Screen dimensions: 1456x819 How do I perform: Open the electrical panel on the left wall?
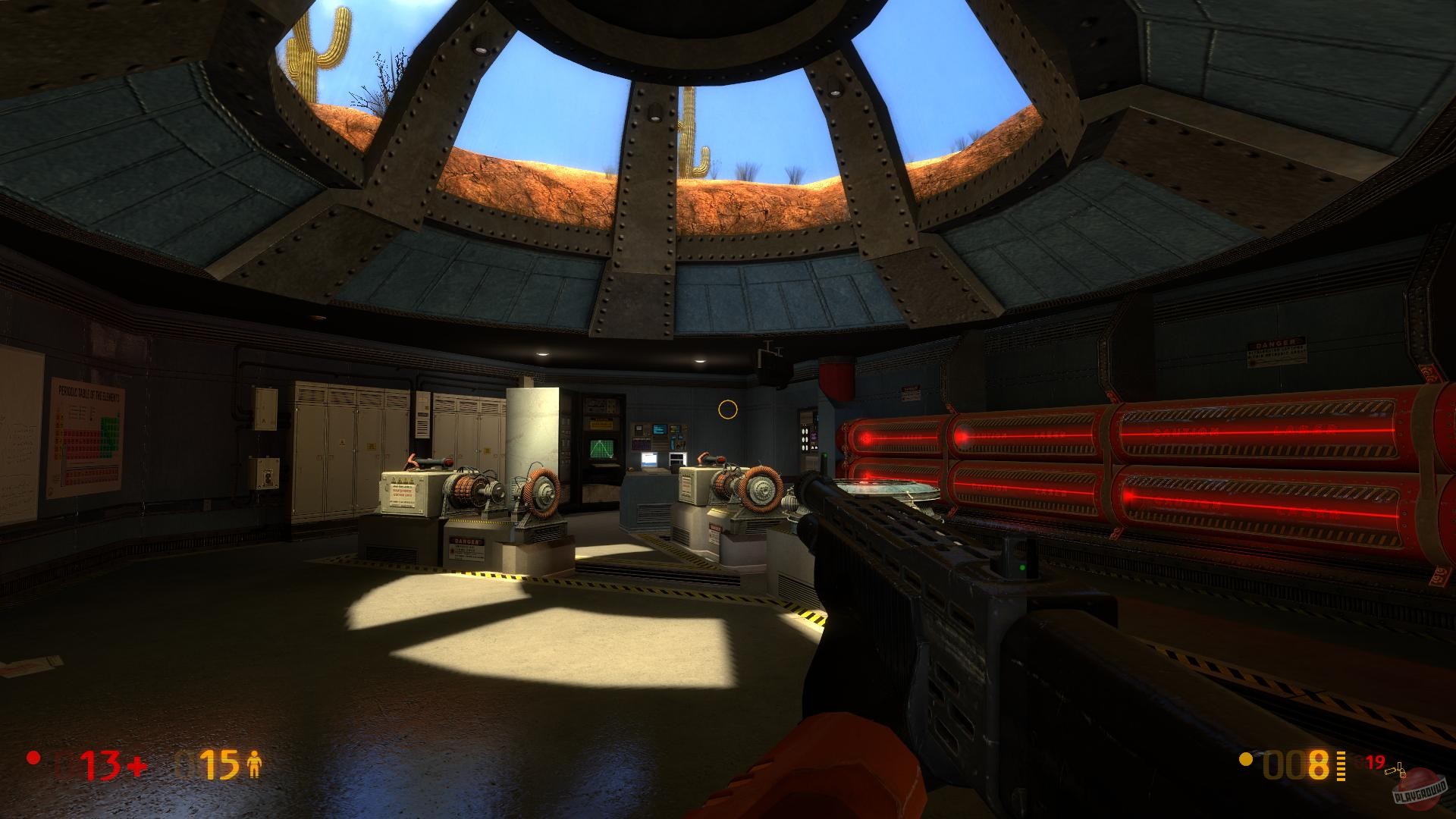[267, 474]
